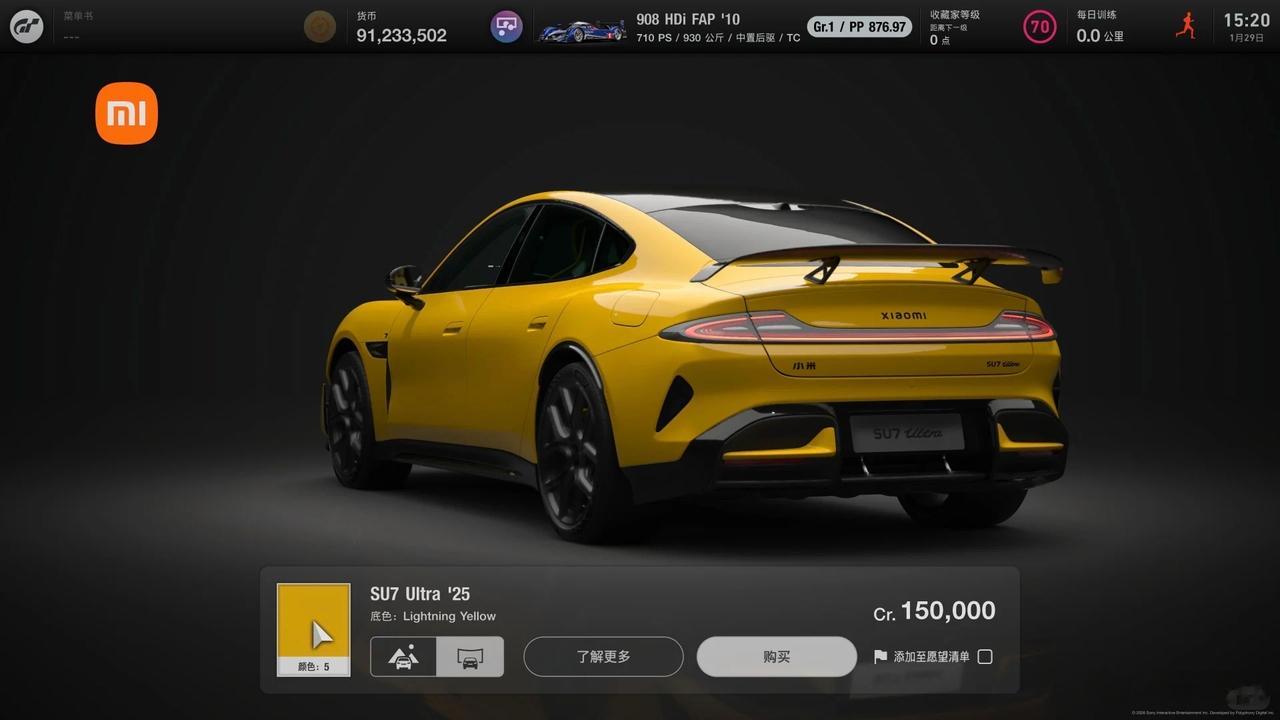Switch to the scenery car view
The image size is (1280, 720).
point(403,657)
